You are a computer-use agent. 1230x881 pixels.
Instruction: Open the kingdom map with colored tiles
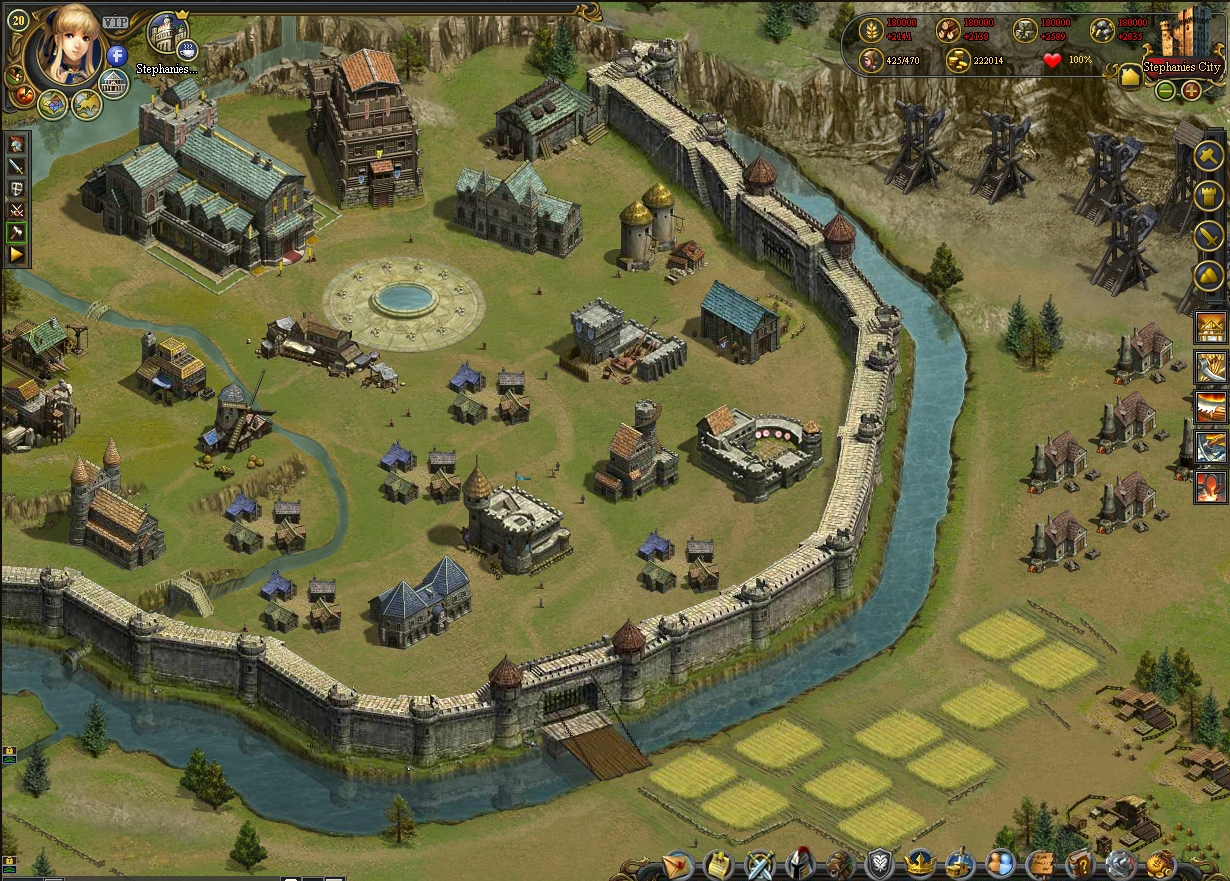(53, 103)
